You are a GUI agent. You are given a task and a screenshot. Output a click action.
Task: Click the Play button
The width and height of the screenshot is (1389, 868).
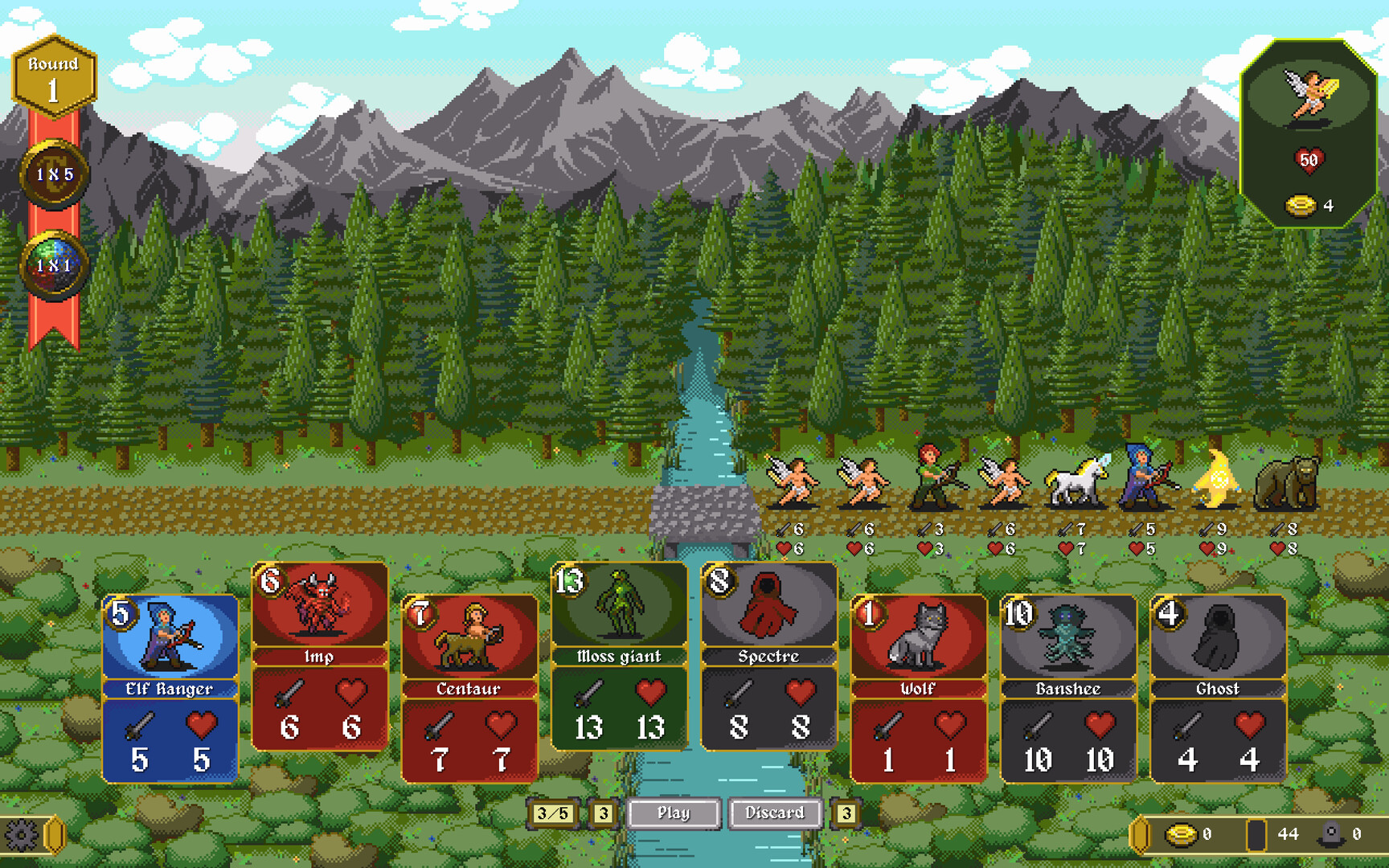(x=674, y=813)
